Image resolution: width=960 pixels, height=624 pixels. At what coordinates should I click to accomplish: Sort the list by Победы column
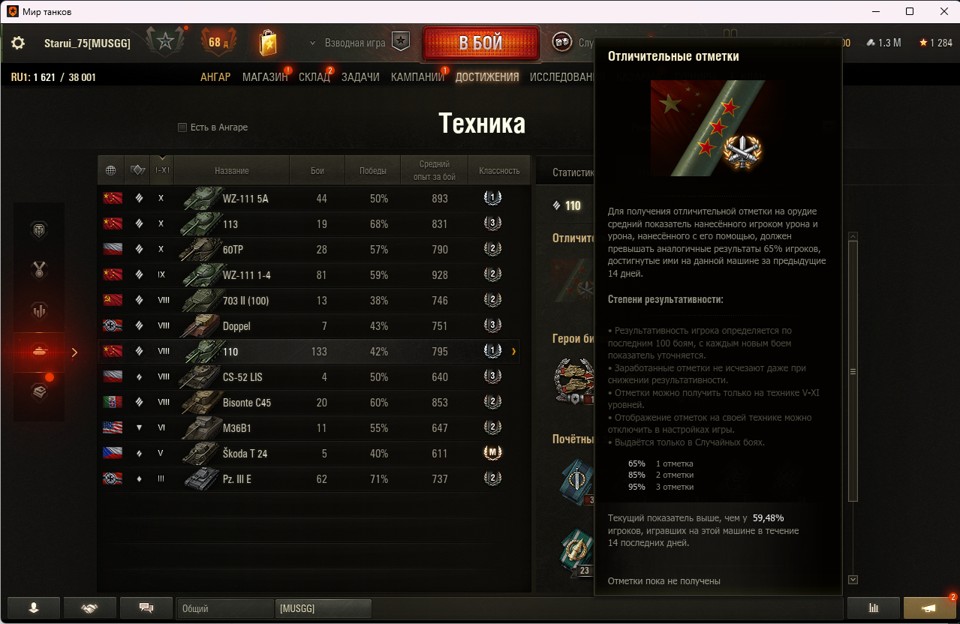click(373, 171)
